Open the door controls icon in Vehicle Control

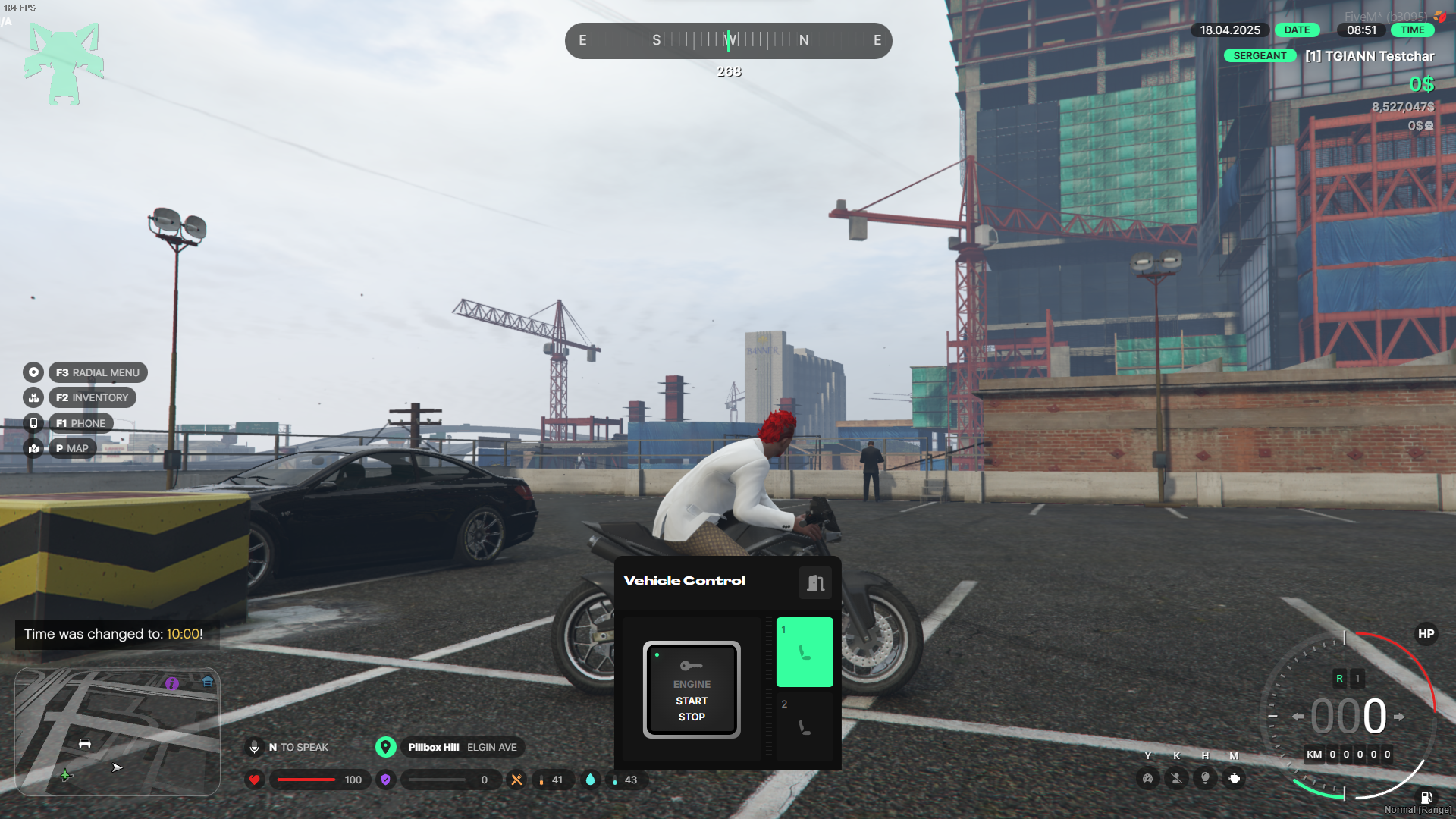tap(815, 582)
